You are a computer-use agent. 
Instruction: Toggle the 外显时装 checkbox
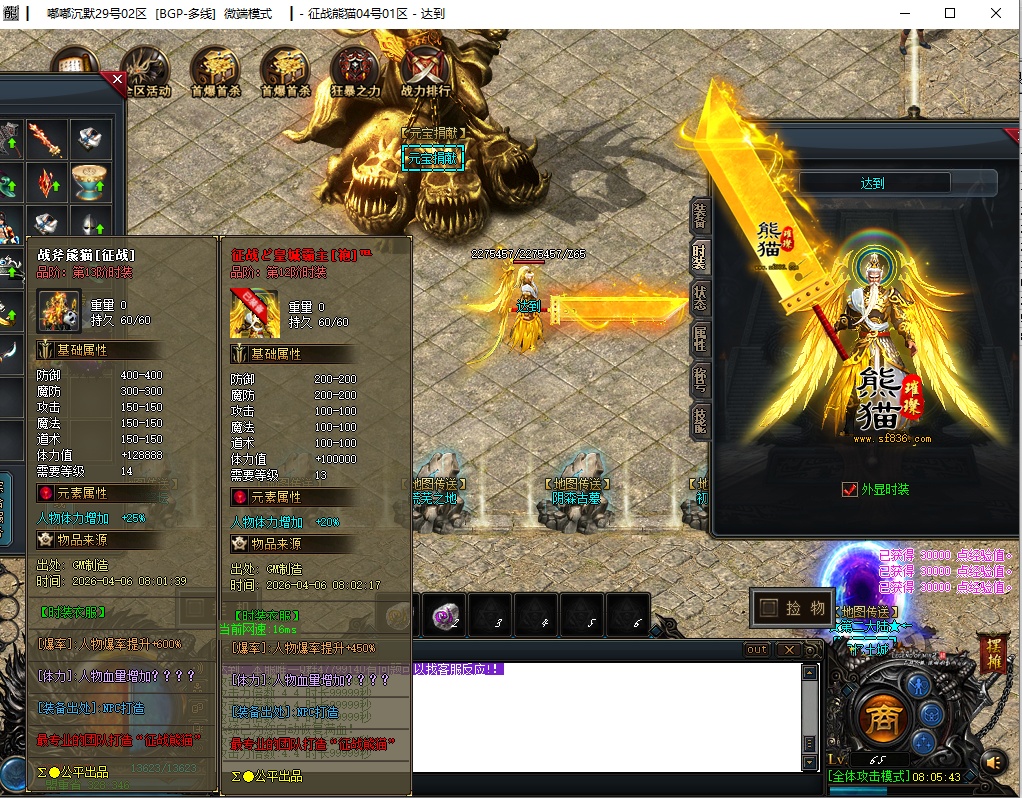849,489
